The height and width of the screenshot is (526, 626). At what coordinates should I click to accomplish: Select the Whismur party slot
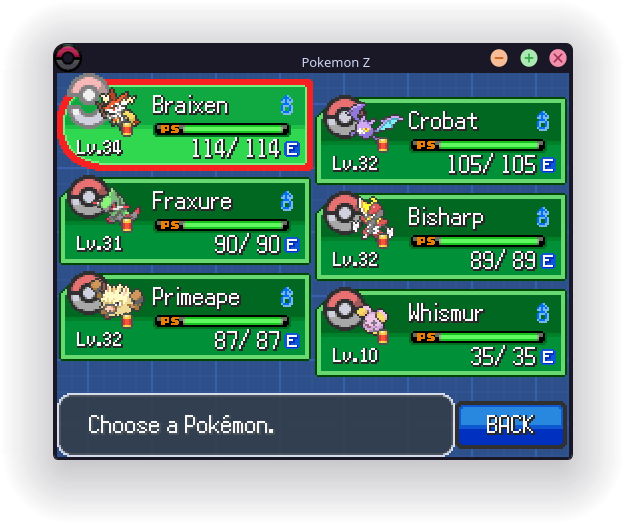441,333
